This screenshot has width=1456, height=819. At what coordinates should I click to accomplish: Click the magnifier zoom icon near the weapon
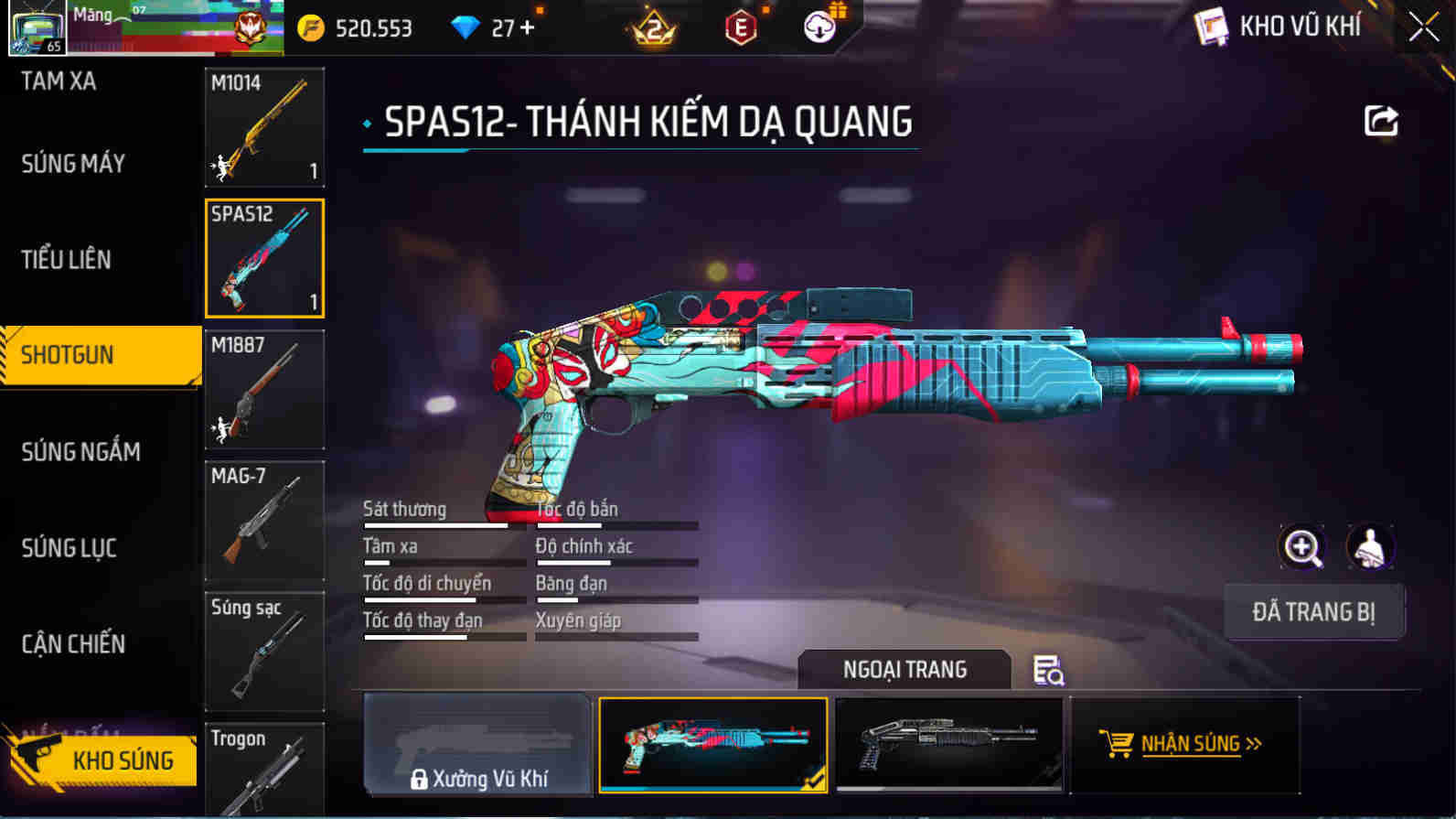(1302, 547)
